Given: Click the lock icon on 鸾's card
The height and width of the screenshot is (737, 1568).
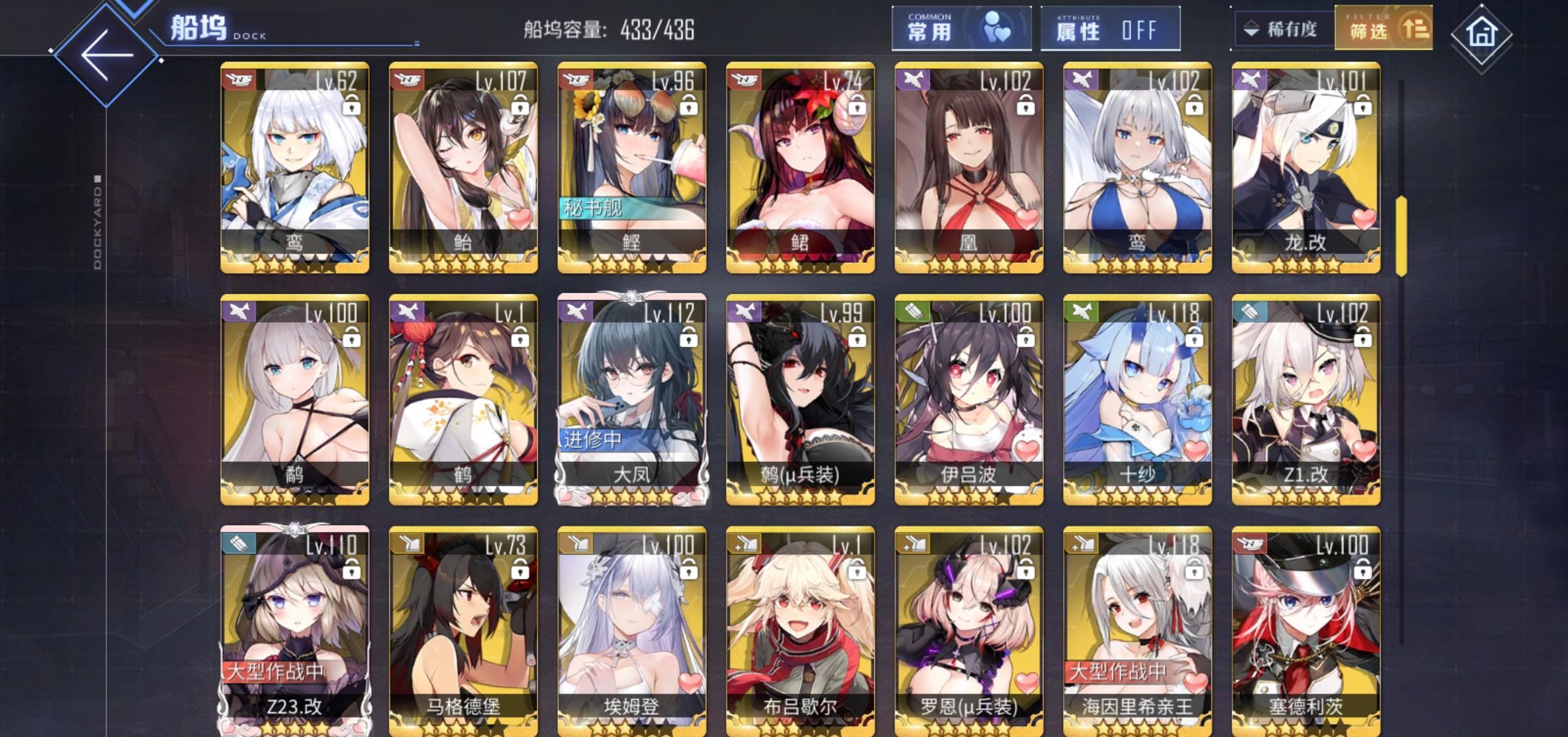Looking at the screenshot, I should [352, 105].
